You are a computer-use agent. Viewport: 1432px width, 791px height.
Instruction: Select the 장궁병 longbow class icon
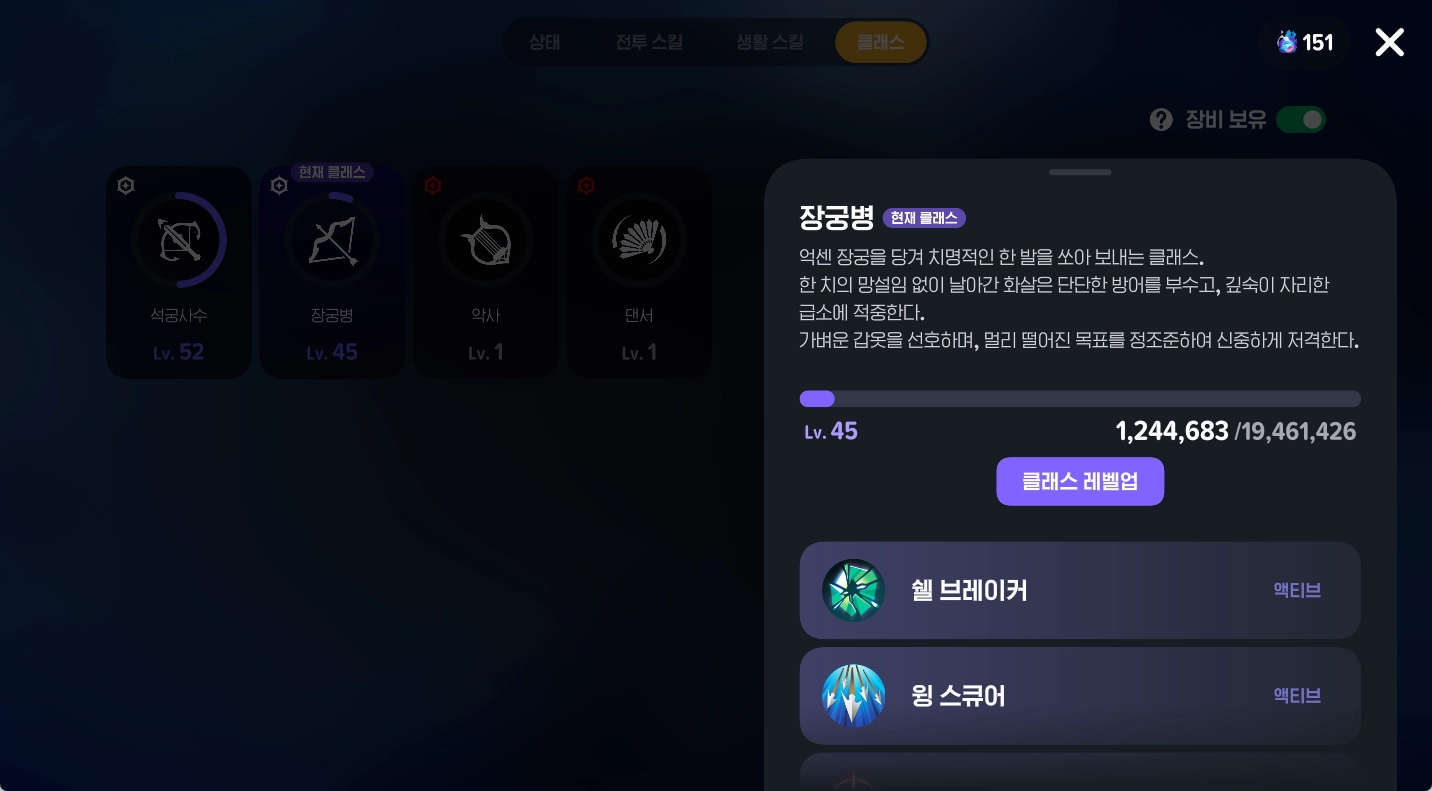tap(332, 240)
